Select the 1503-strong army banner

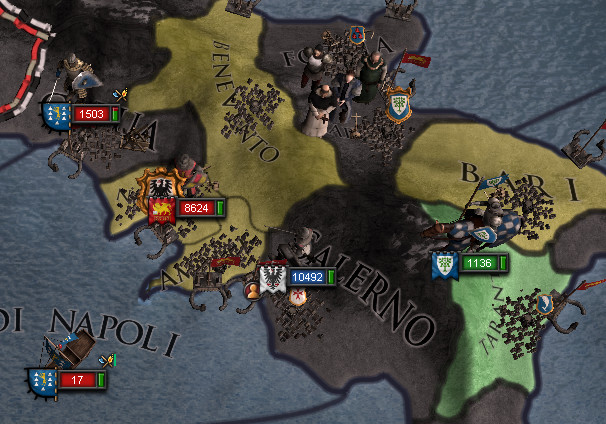point(91,113)
